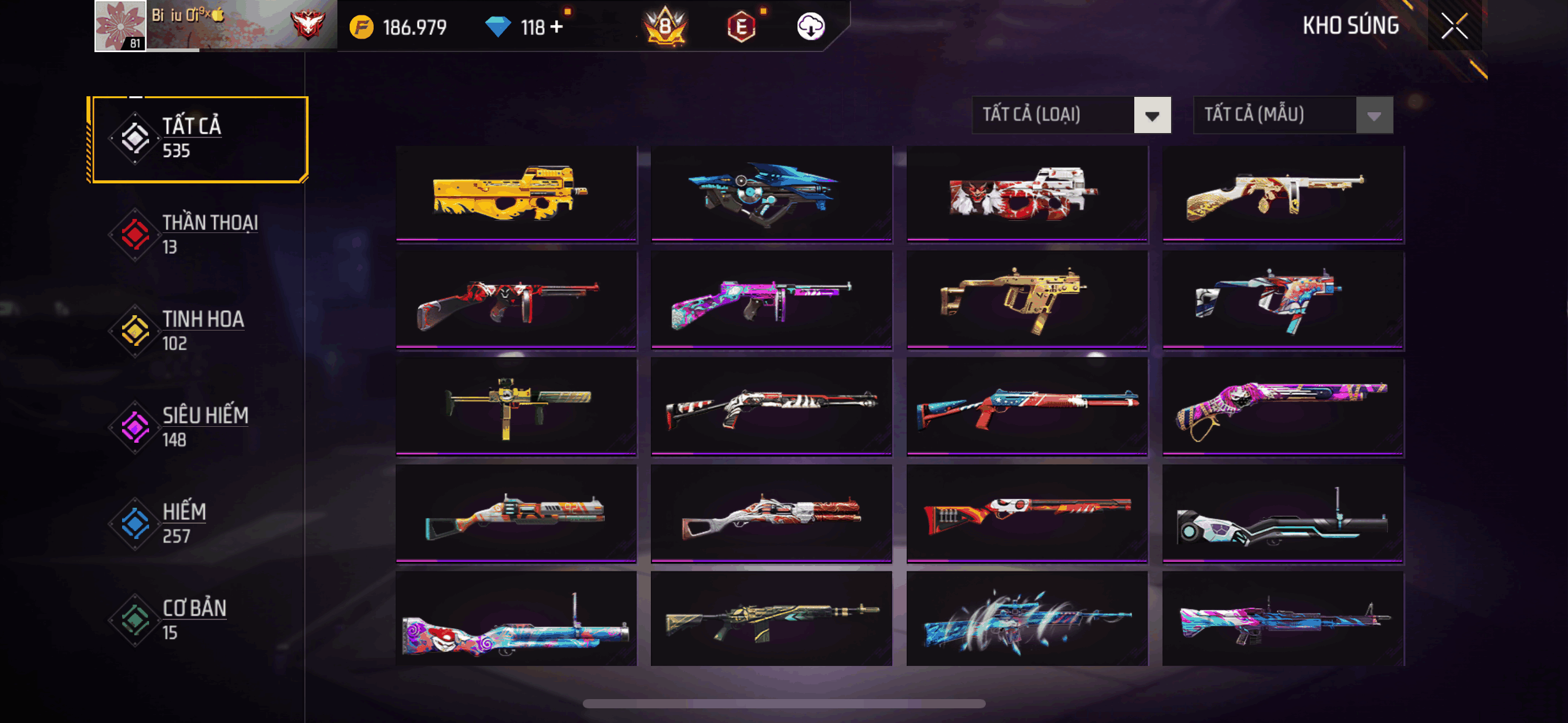Switch to the Hiếm category
1568x723 pixels.
tap(198, 523)
